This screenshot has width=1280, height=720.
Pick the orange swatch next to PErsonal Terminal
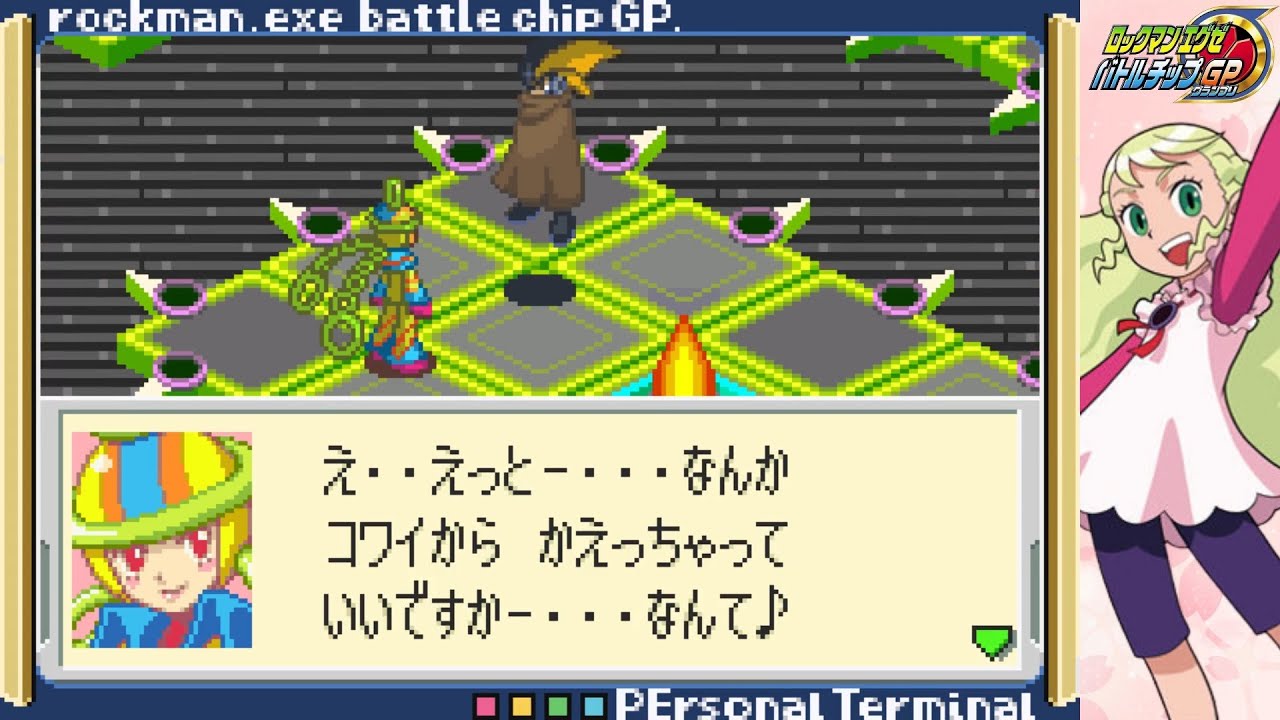point(522,706)
